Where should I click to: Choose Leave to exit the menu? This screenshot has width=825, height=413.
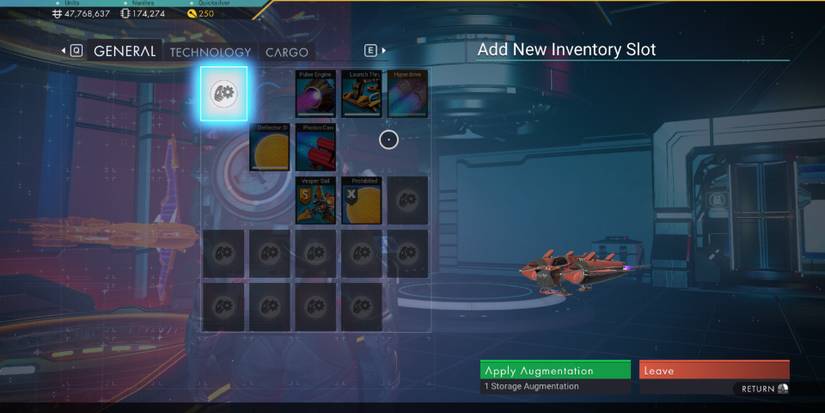click(x=714, y=370)
